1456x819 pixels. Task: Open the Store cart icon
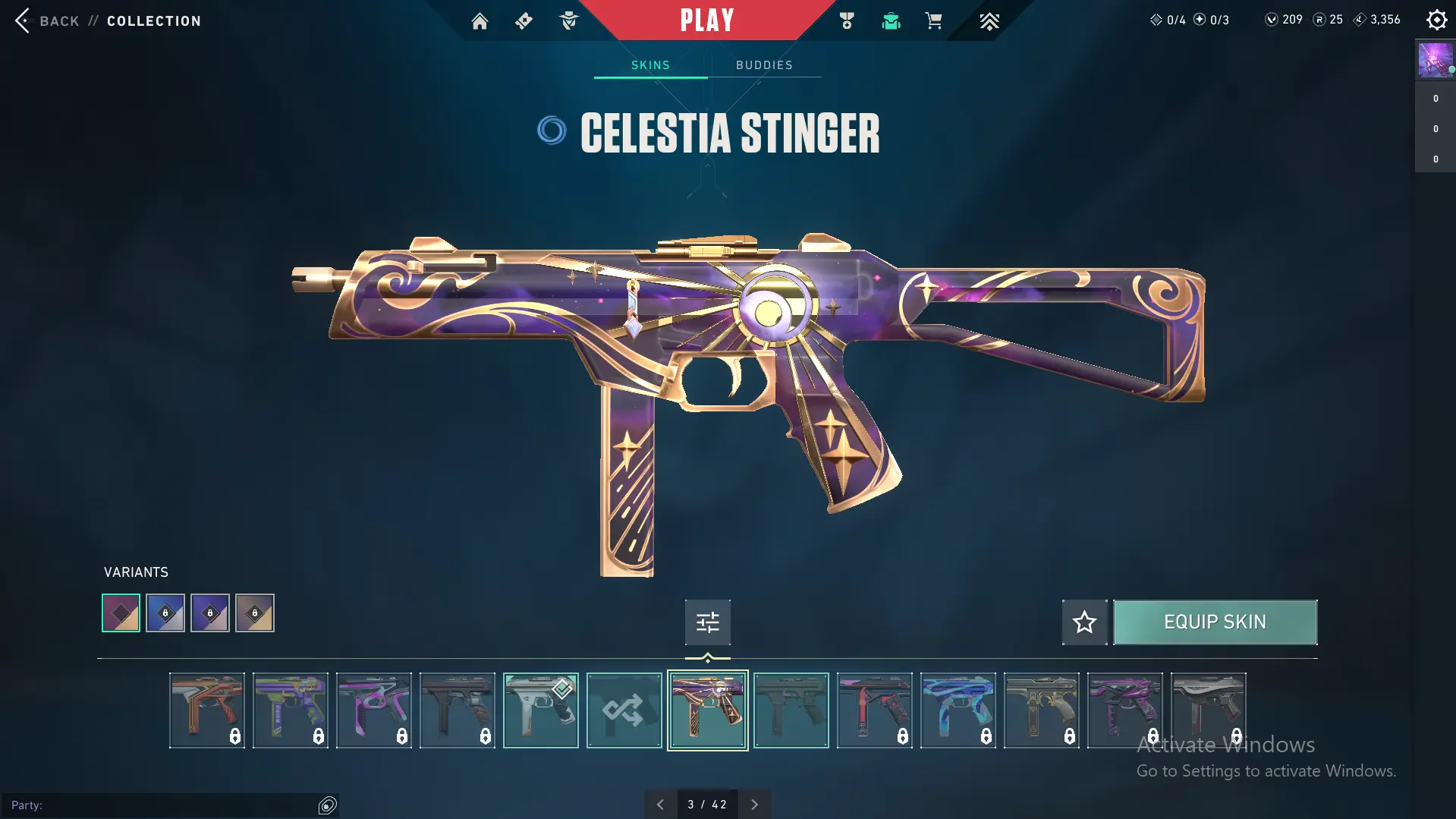(x=933, y=21)
